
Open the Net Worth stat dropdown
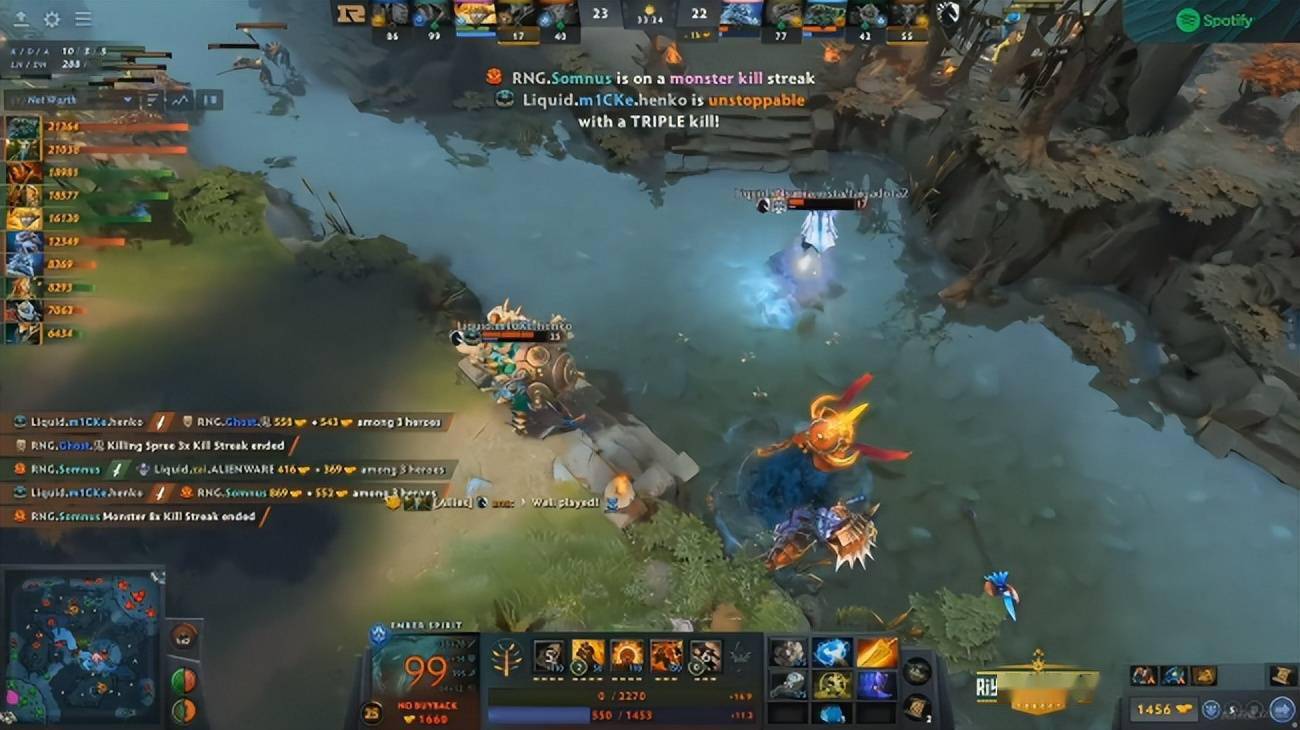(x=126, y=99)
